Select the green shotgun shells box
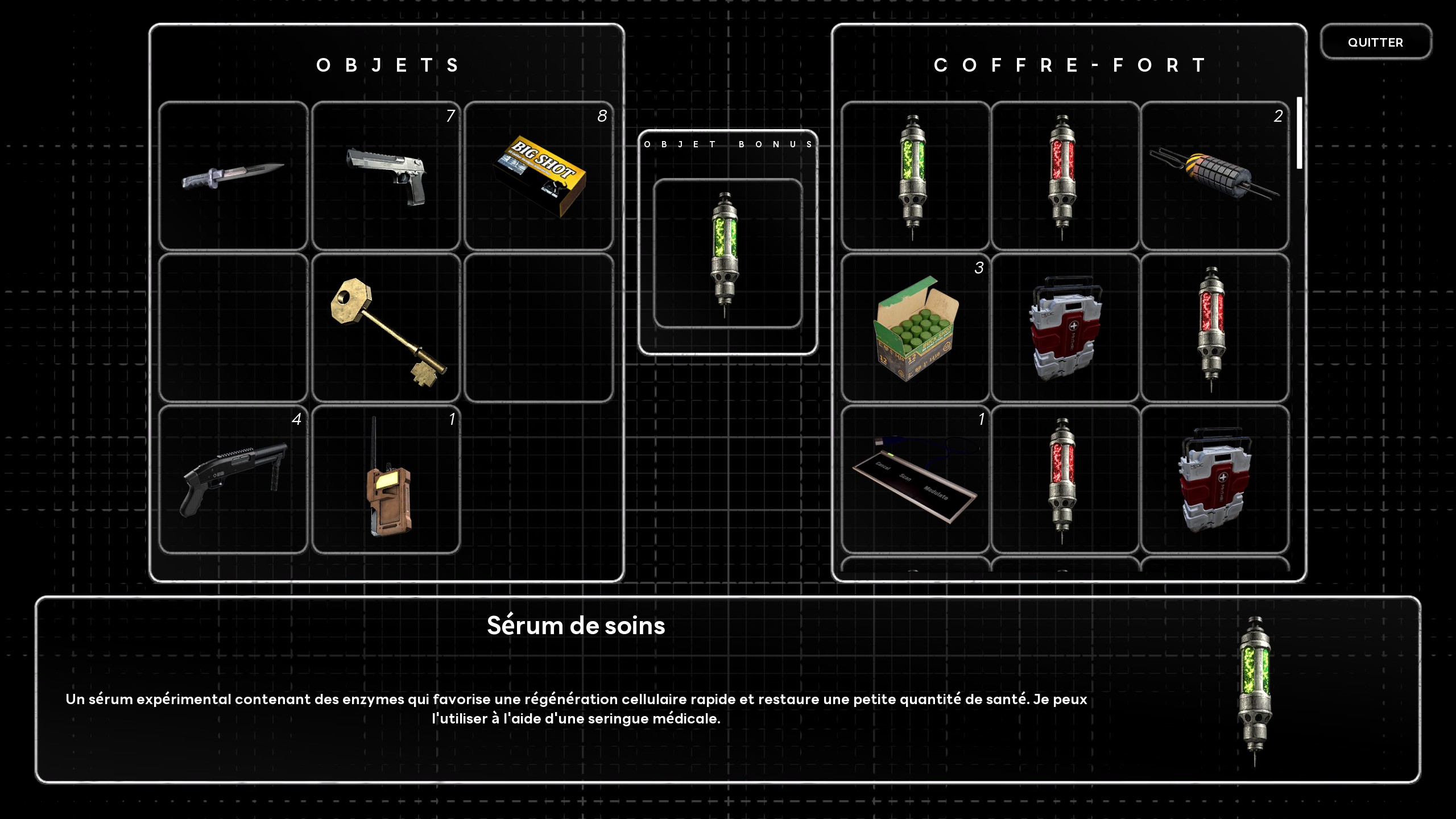The width and height of the screenshot is (1456, 819). (914, 328)
